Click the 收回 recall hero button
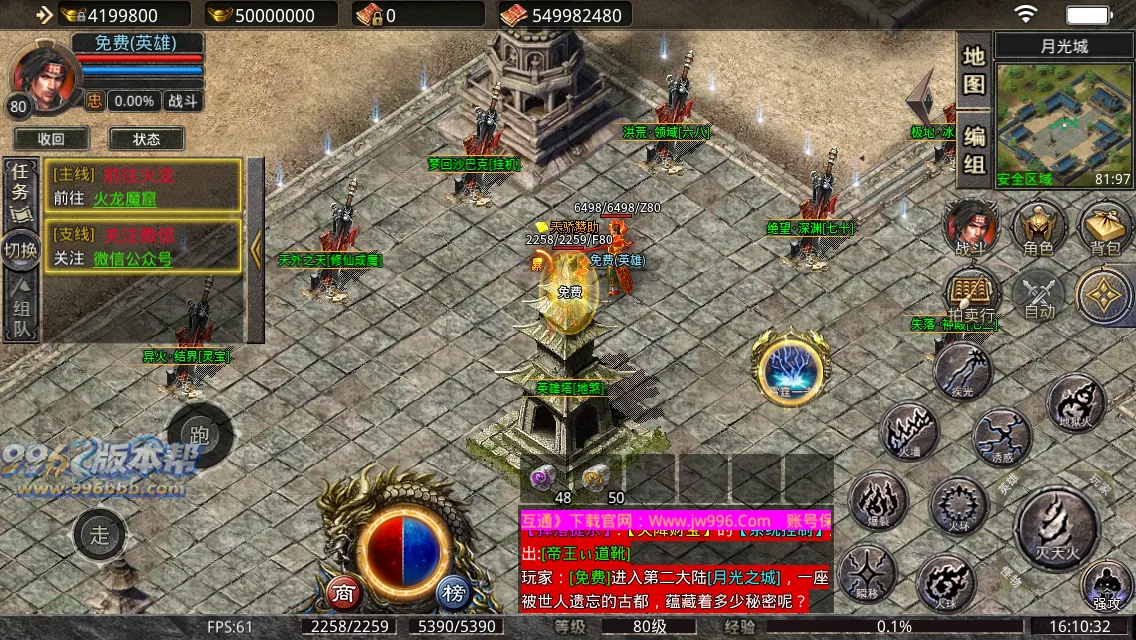The height and width of the screenshot is (640, 1136). pyautogui.click(x=51, y=139)
